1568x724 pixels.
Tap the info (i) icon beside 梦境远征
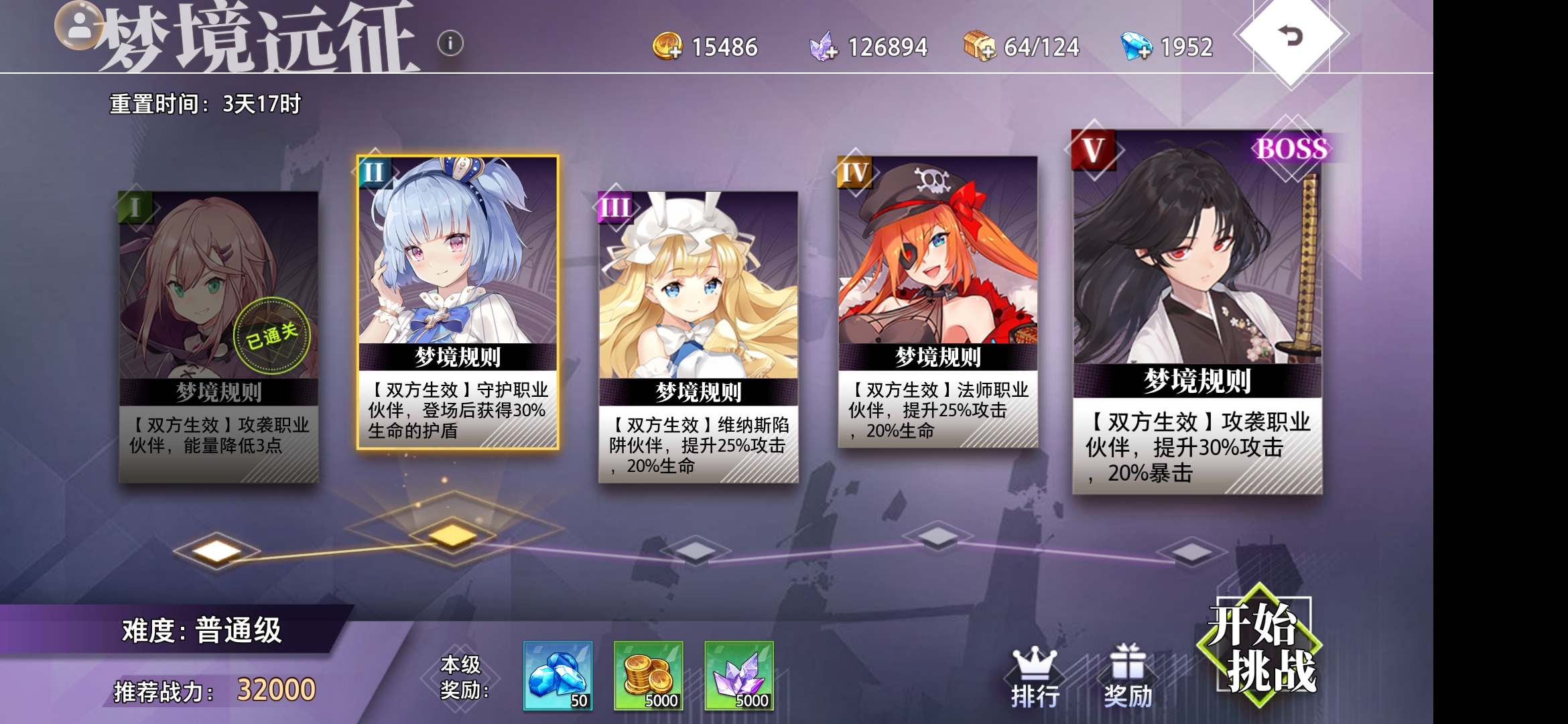click(x=450, y=43)
